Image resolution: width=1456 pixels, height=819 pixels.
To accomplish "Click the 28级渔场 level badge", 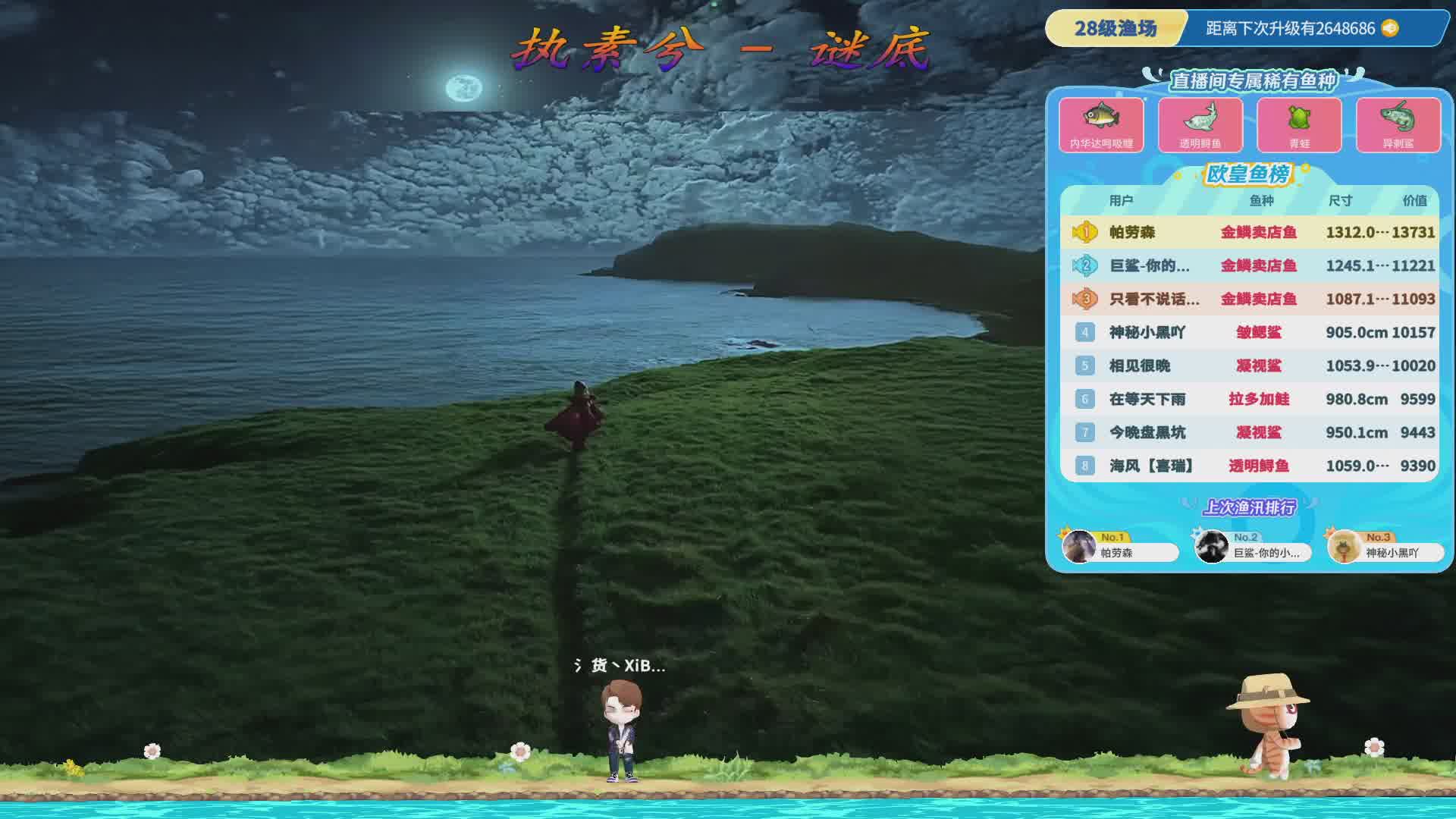I will coord(1115,29).
